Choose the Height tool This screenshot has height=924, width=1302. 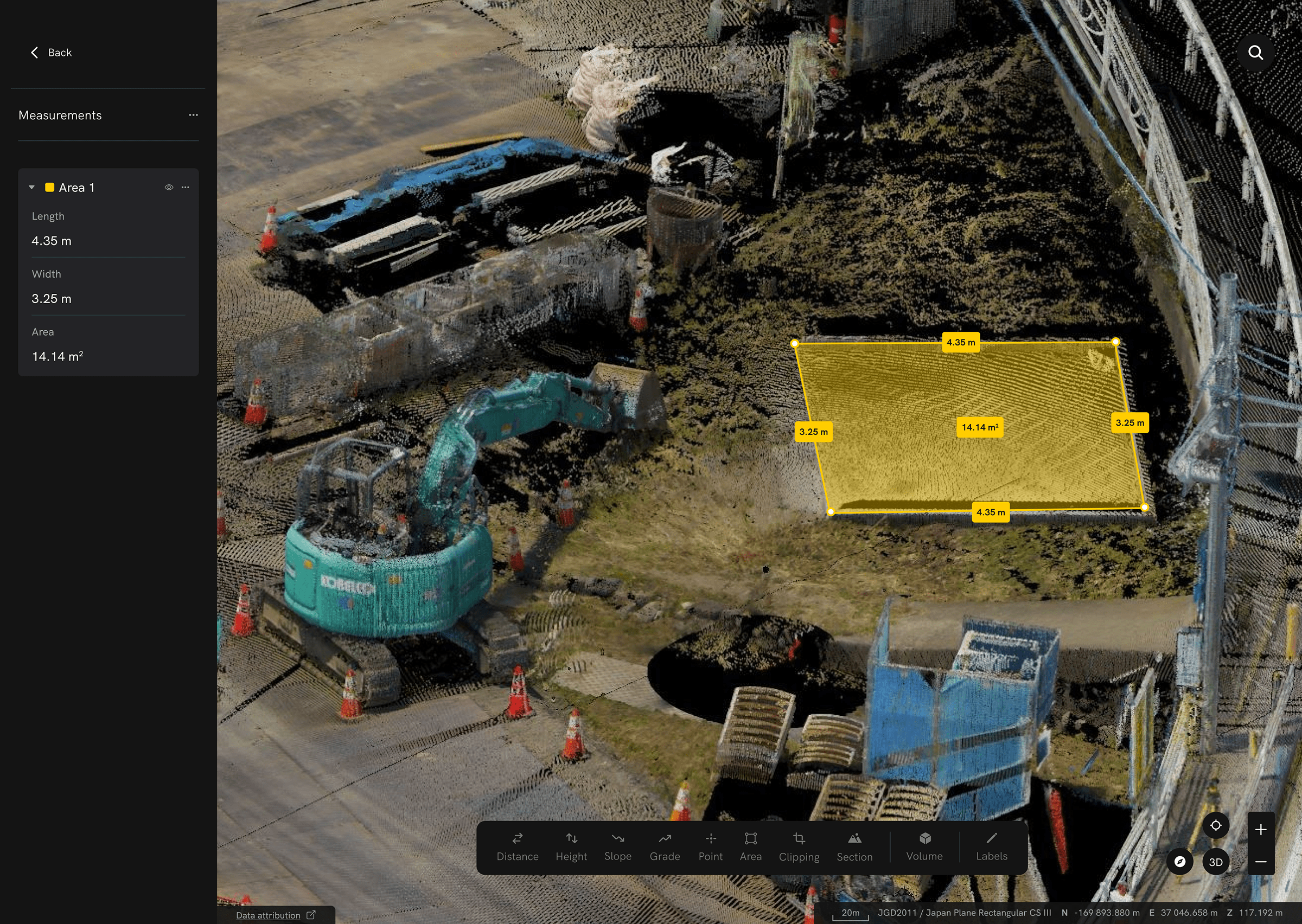pyautogui.click(x=571, y=846)
